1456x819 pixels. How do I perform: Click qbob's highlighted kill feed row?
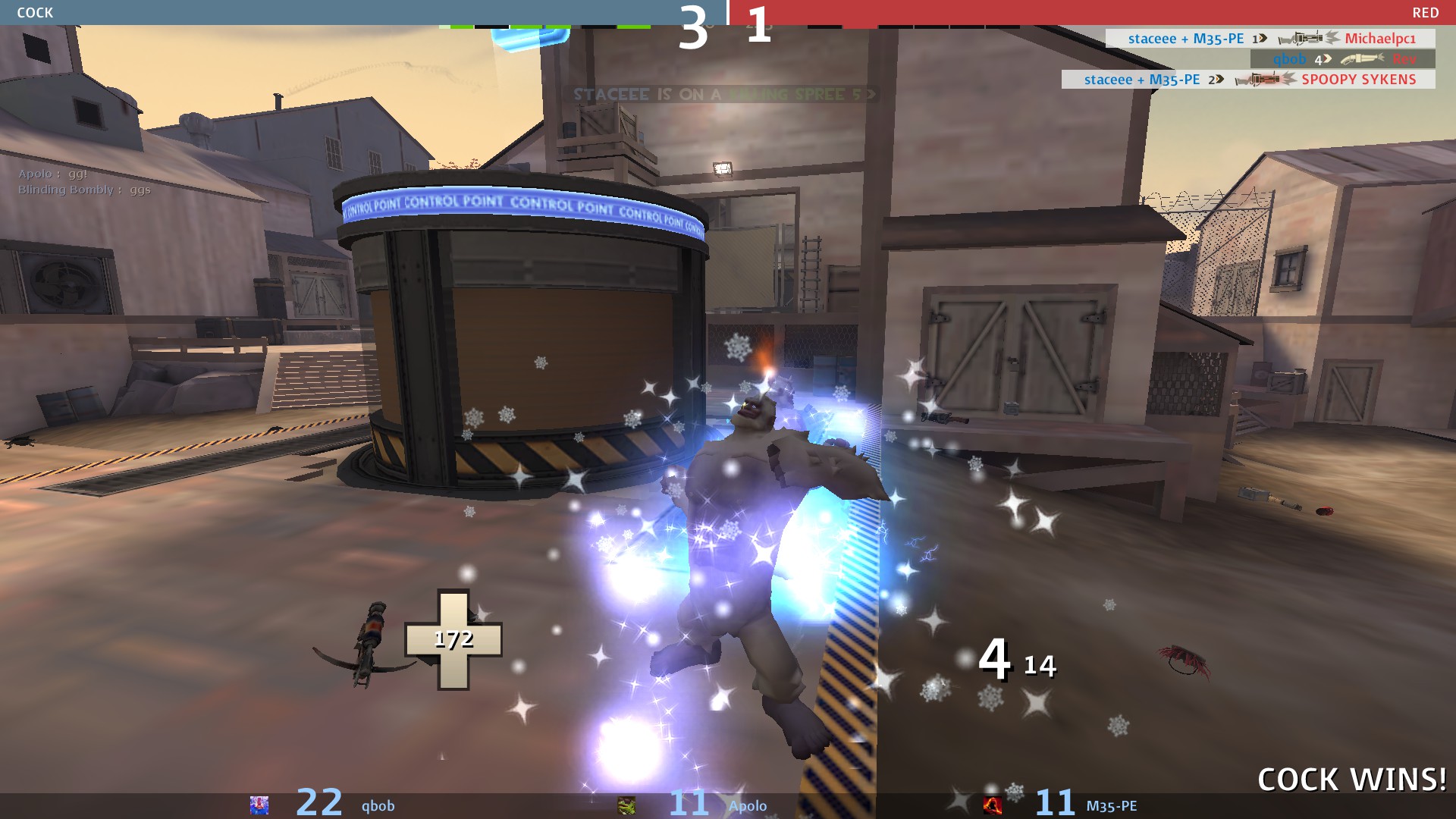pos(1342,59)
